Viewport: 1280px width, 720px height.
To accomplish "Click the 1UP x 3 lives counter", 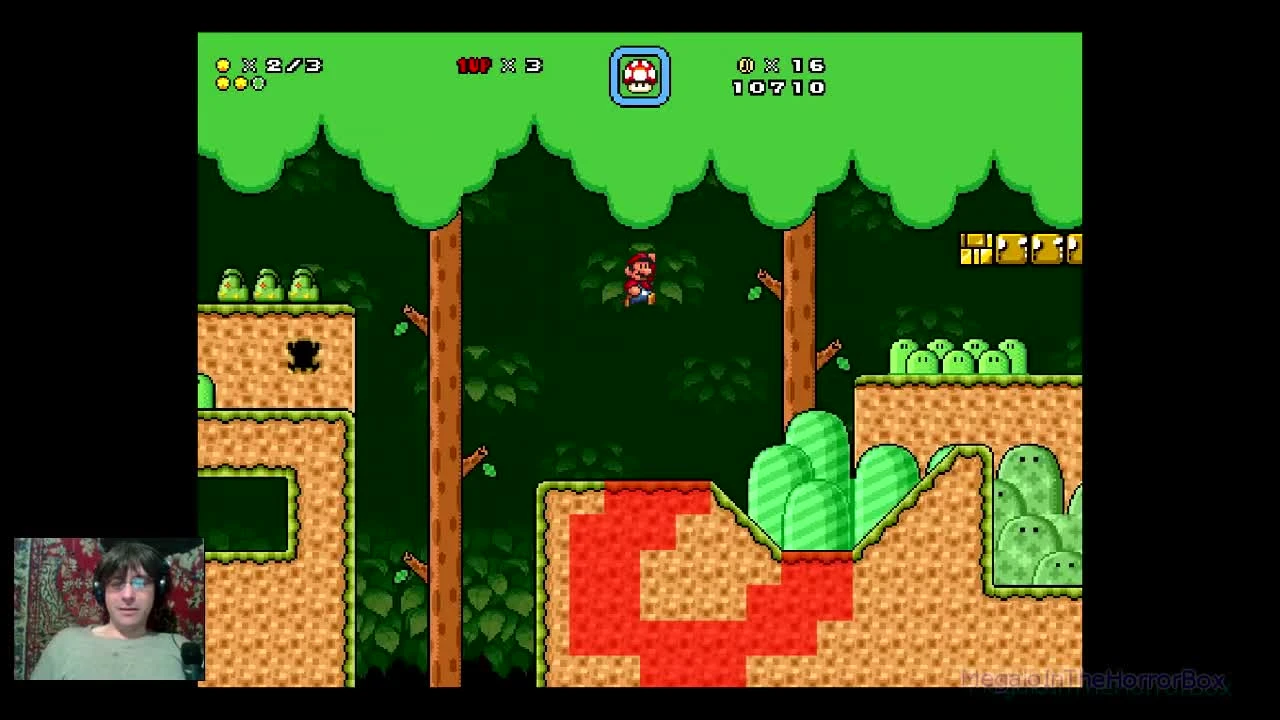I will pos(497,66).
